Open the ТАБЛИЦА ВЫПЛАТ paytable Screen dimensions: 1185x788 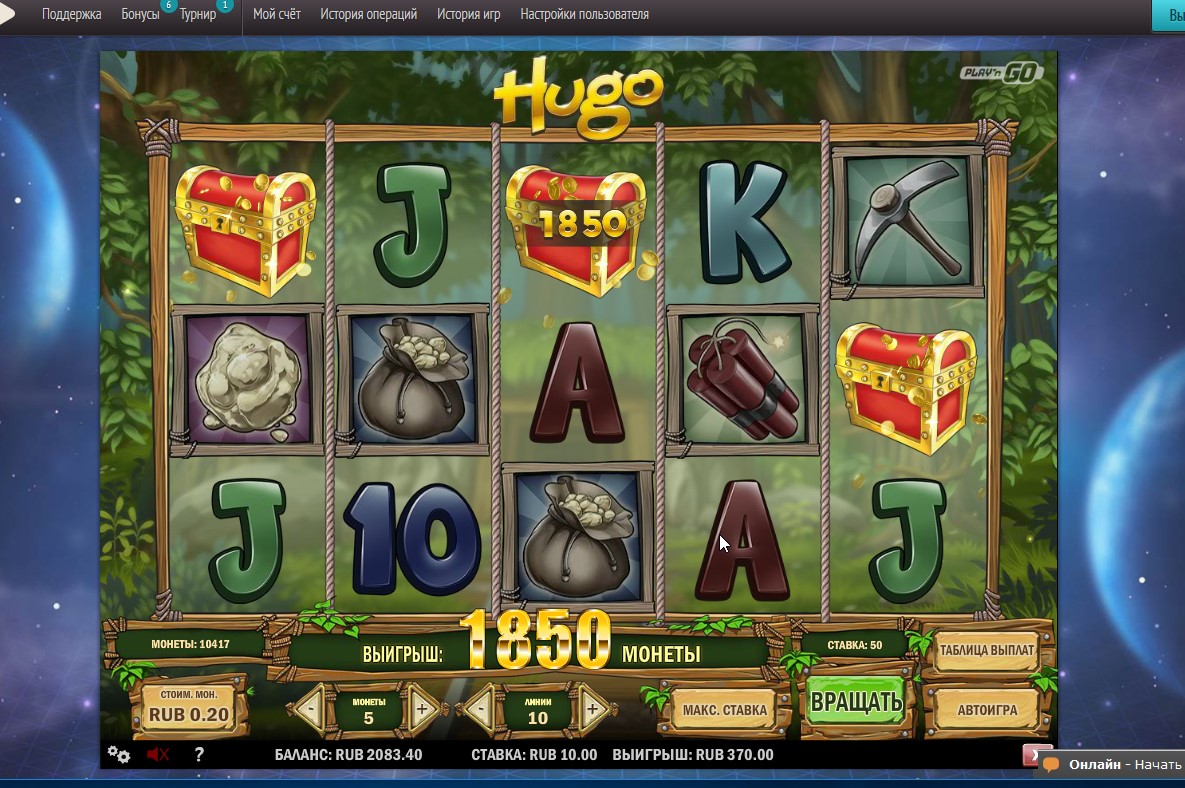[x=986, y=650]
